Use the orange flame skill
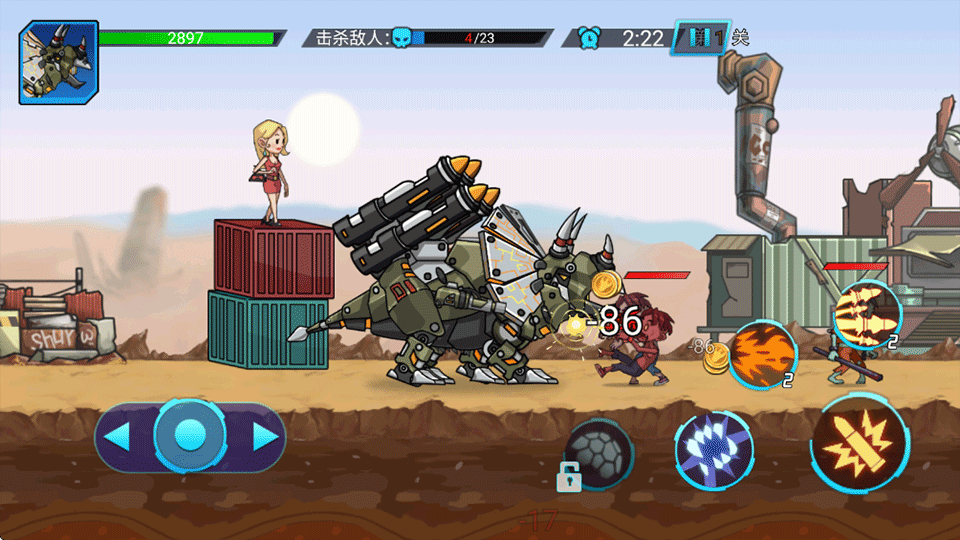This screenshot has height=540, width=960. (762, 355)
